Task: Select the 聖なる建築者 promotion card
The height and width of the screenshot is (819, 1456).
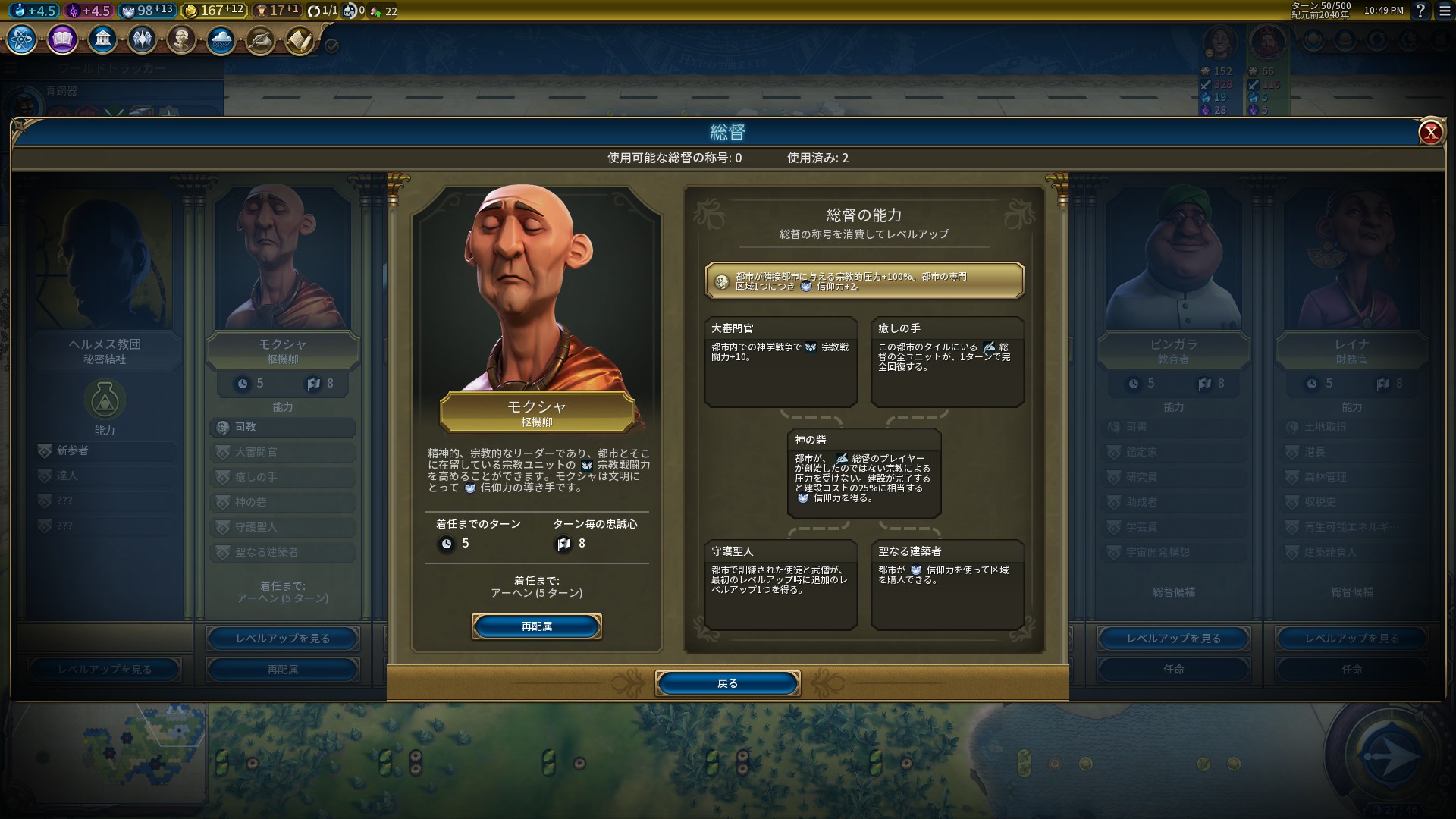Action: 947,584
